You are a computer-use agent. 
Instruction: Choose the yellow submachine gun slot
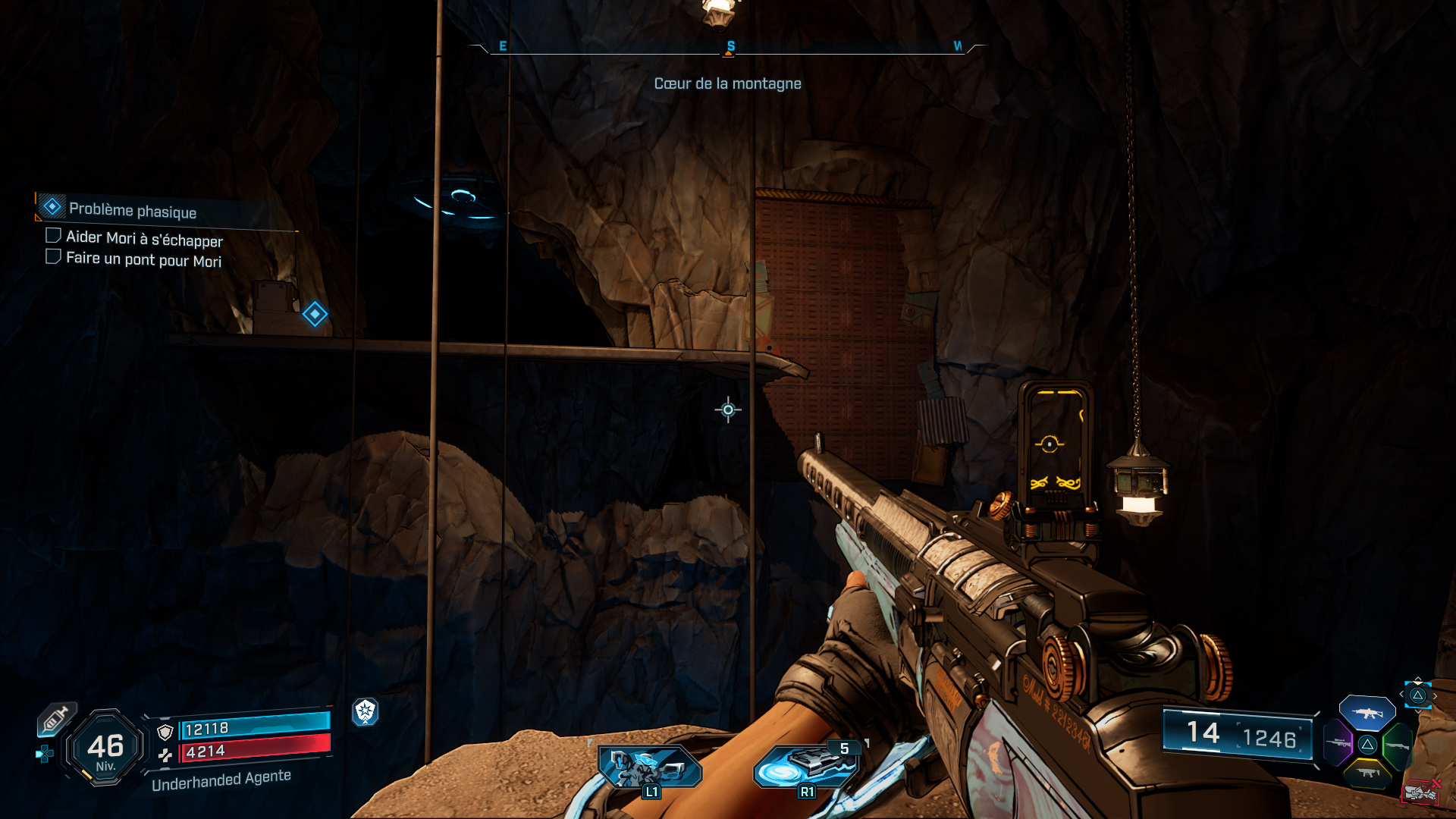point(1367,773)
